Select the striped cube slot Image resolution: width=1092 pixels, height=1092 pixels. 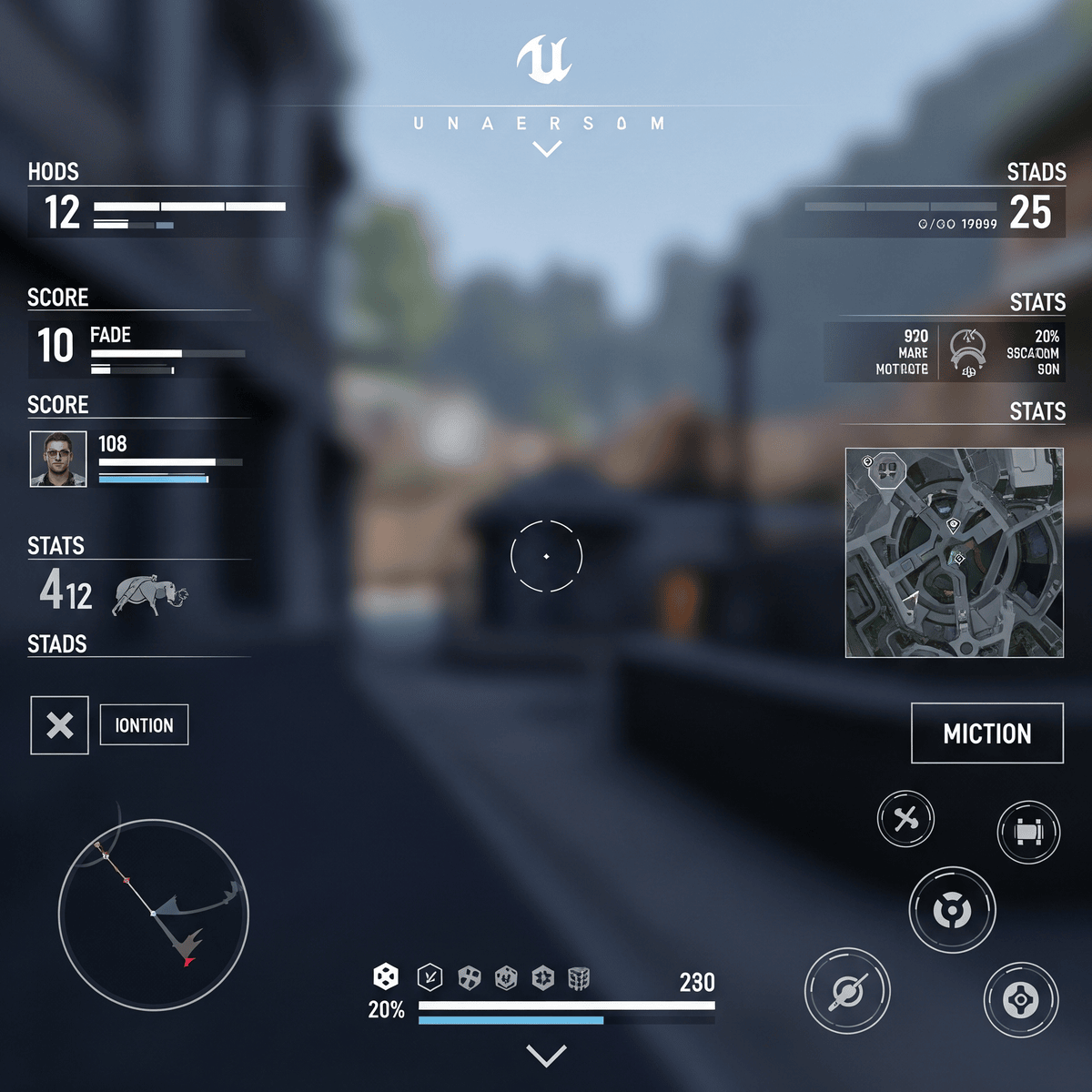(579, 978)
